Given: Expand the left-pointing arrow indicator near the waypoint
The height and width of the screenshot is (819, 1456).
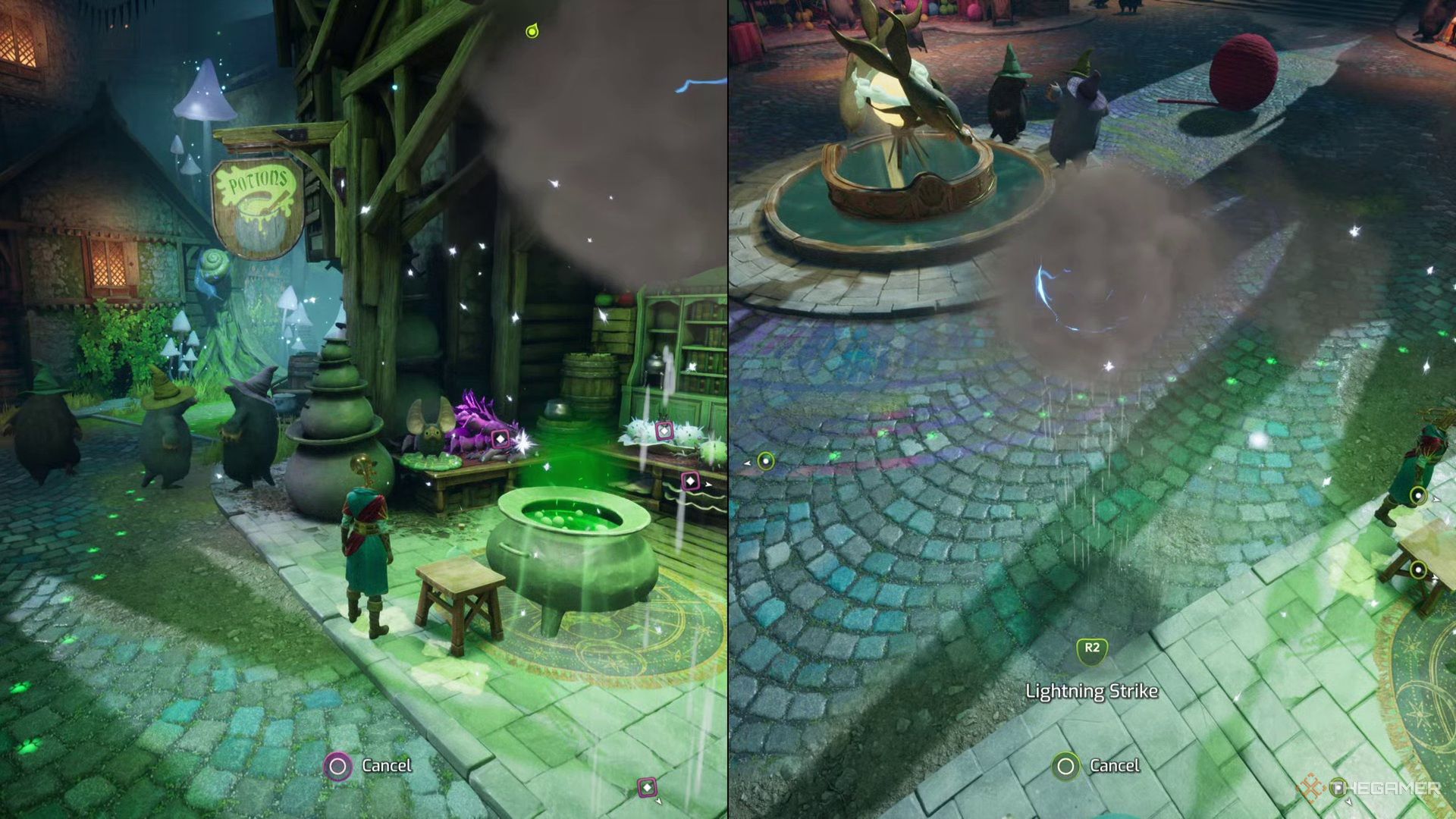Looking at the screenshot, I should [748, 463].
